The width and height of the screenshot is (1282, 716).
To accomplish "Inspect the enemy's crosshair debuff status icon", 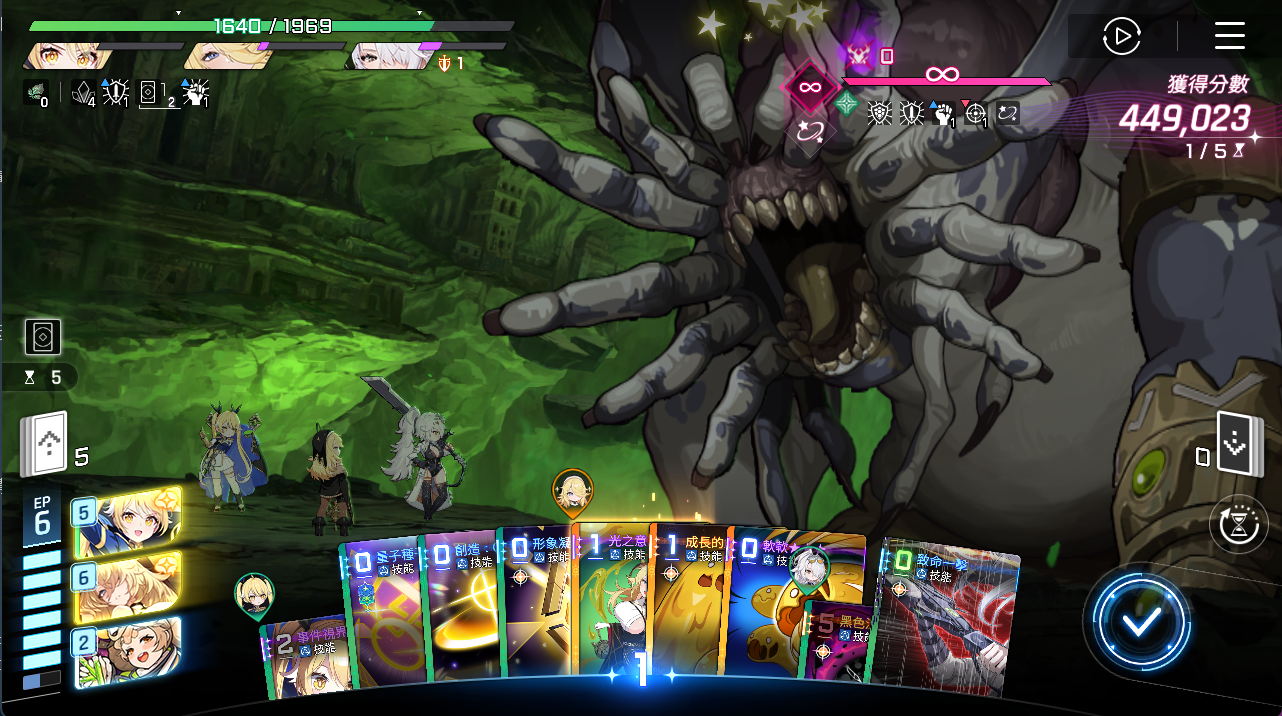I will 975,114.
